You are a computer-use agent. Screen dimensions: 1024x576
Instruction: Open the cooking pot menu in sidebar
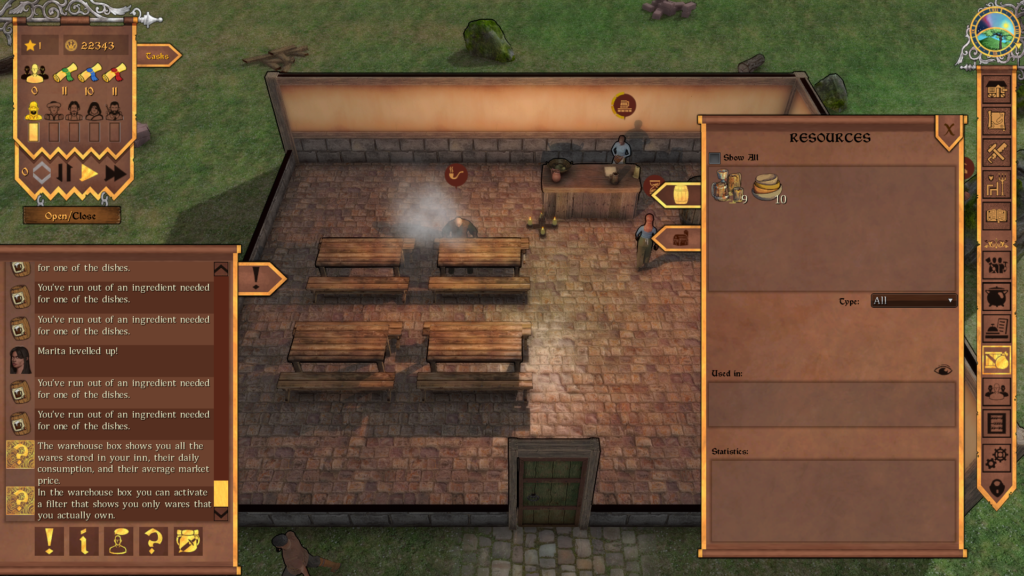[996, 298]
